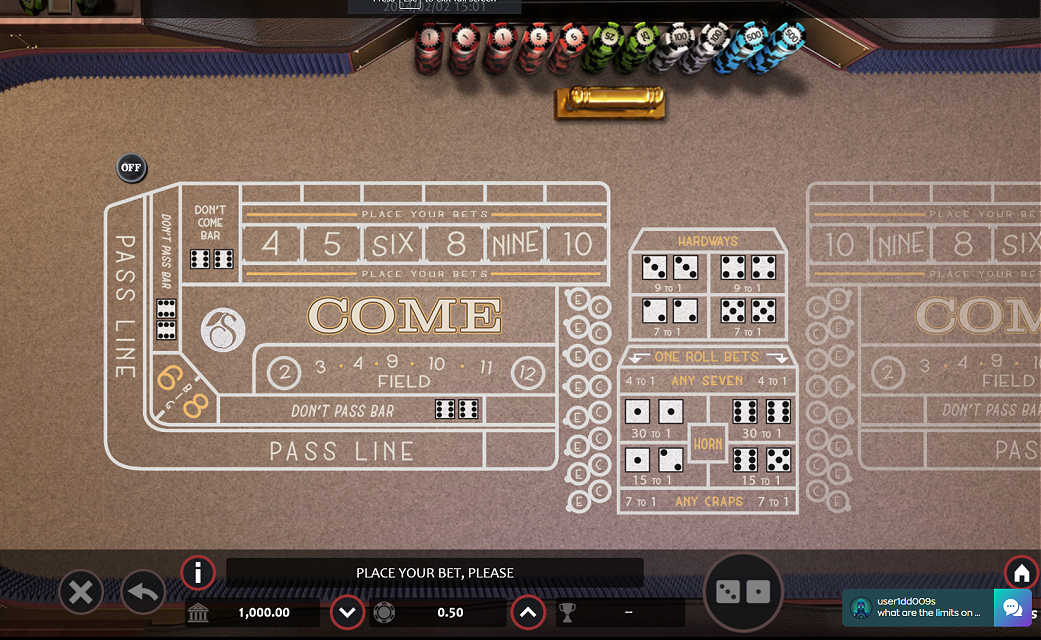
Task: Undo the last bet with the arrow button
Action: (x=143, y=593)
